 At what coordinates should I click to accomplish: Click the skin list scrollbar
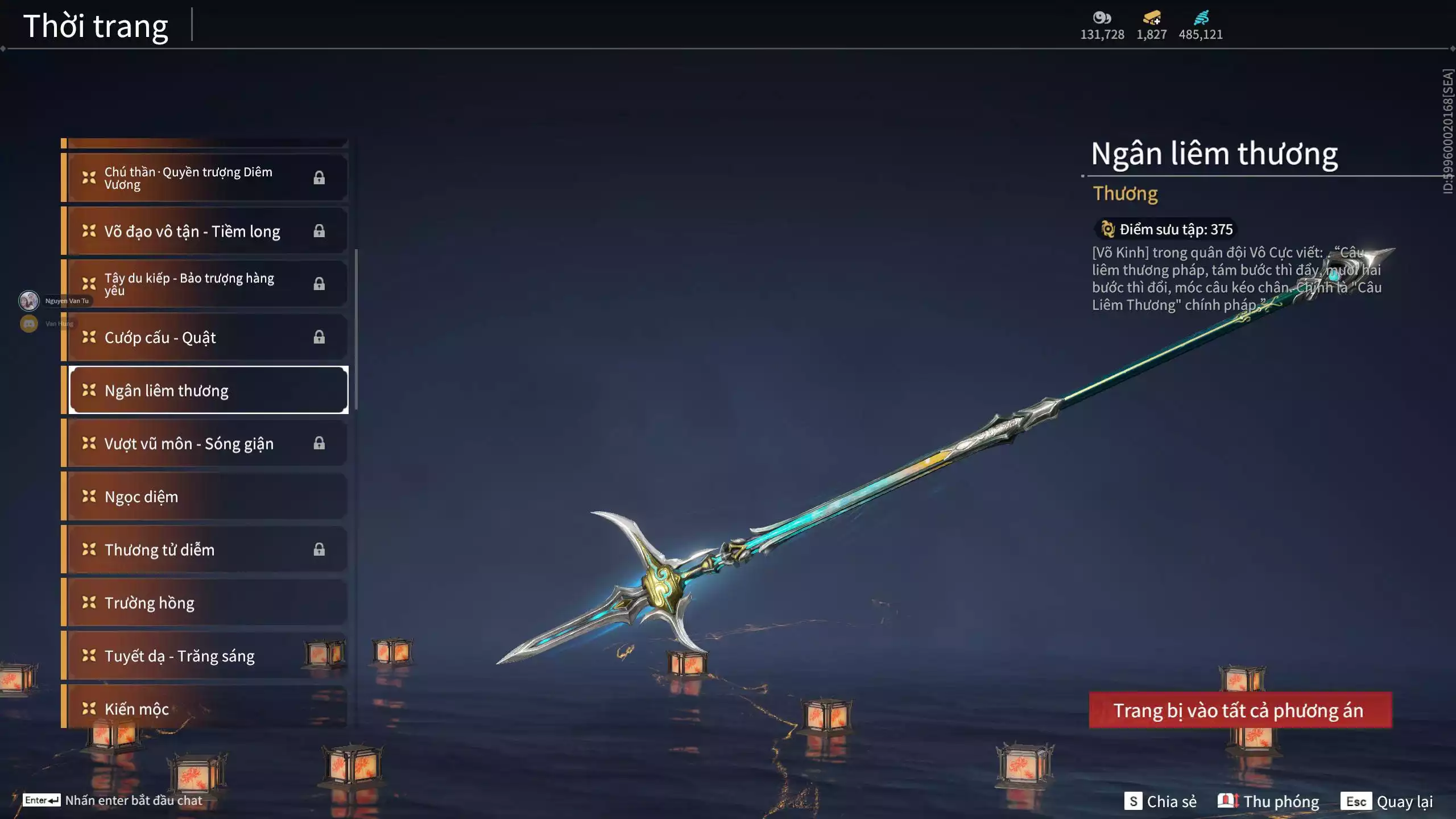pos(356,329)
